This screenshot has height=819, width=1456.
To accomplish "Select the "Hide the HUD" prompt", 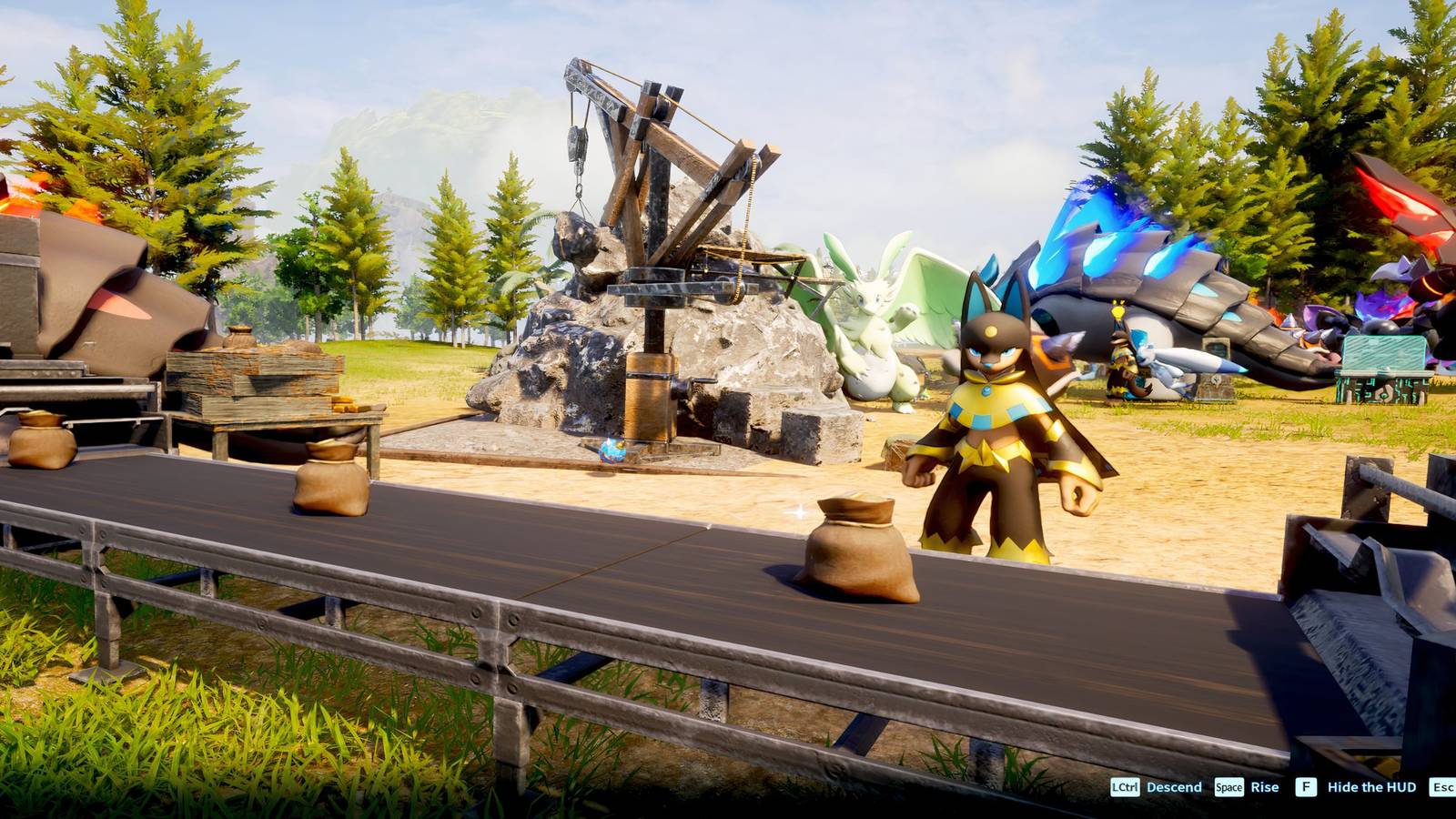I will (x=1371, y=786).
